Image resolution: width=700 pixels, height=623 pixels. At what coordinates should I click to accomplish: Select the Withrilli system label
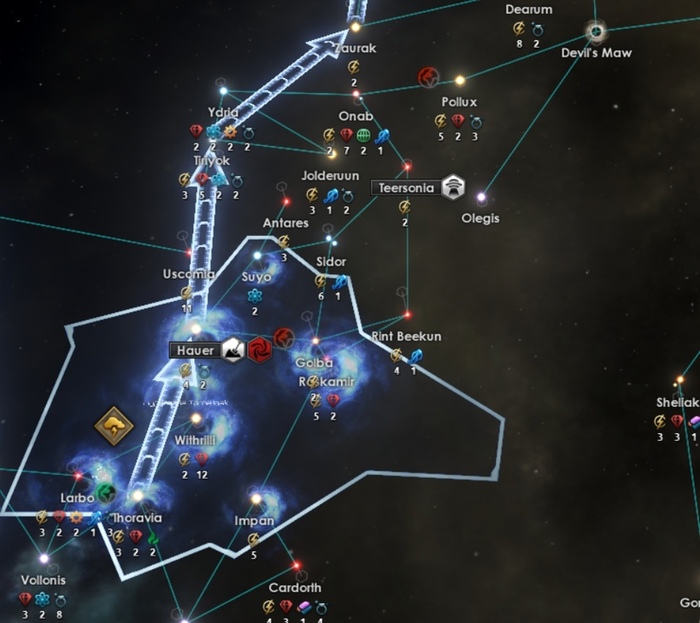tap(197, 439)
